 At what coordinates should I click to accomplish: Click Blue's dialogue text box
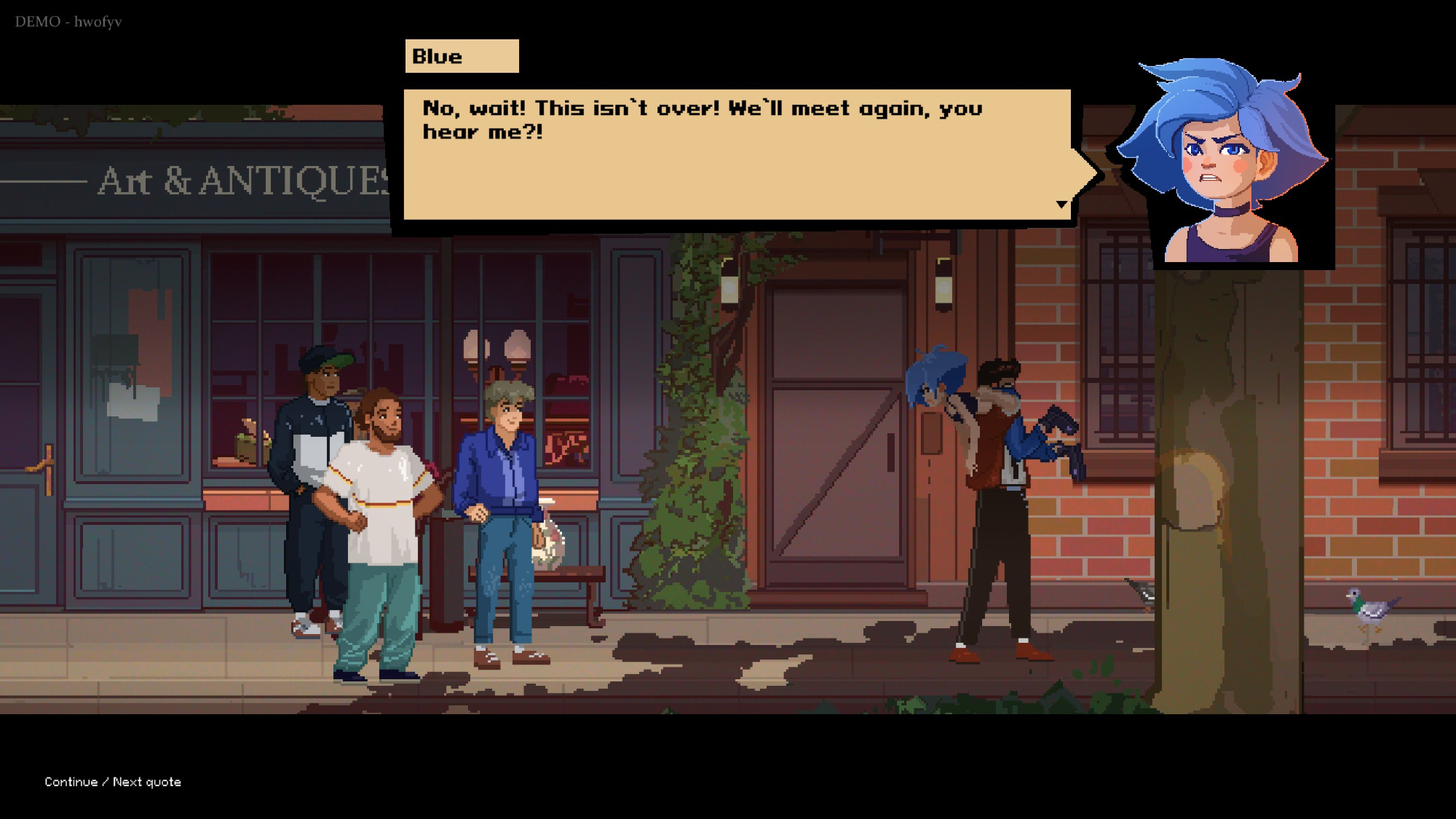737,154
